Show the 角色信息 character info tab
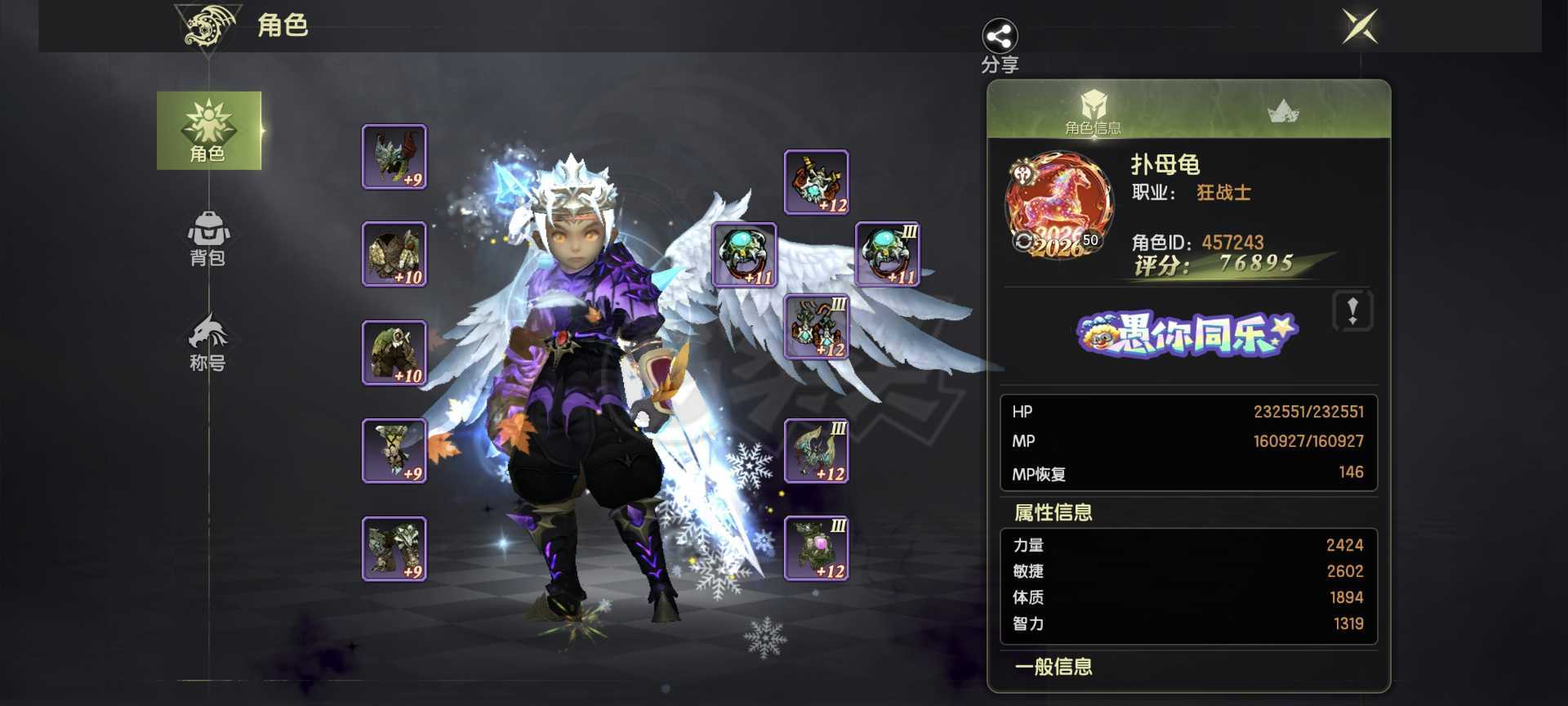 (x=1092, y=112)
